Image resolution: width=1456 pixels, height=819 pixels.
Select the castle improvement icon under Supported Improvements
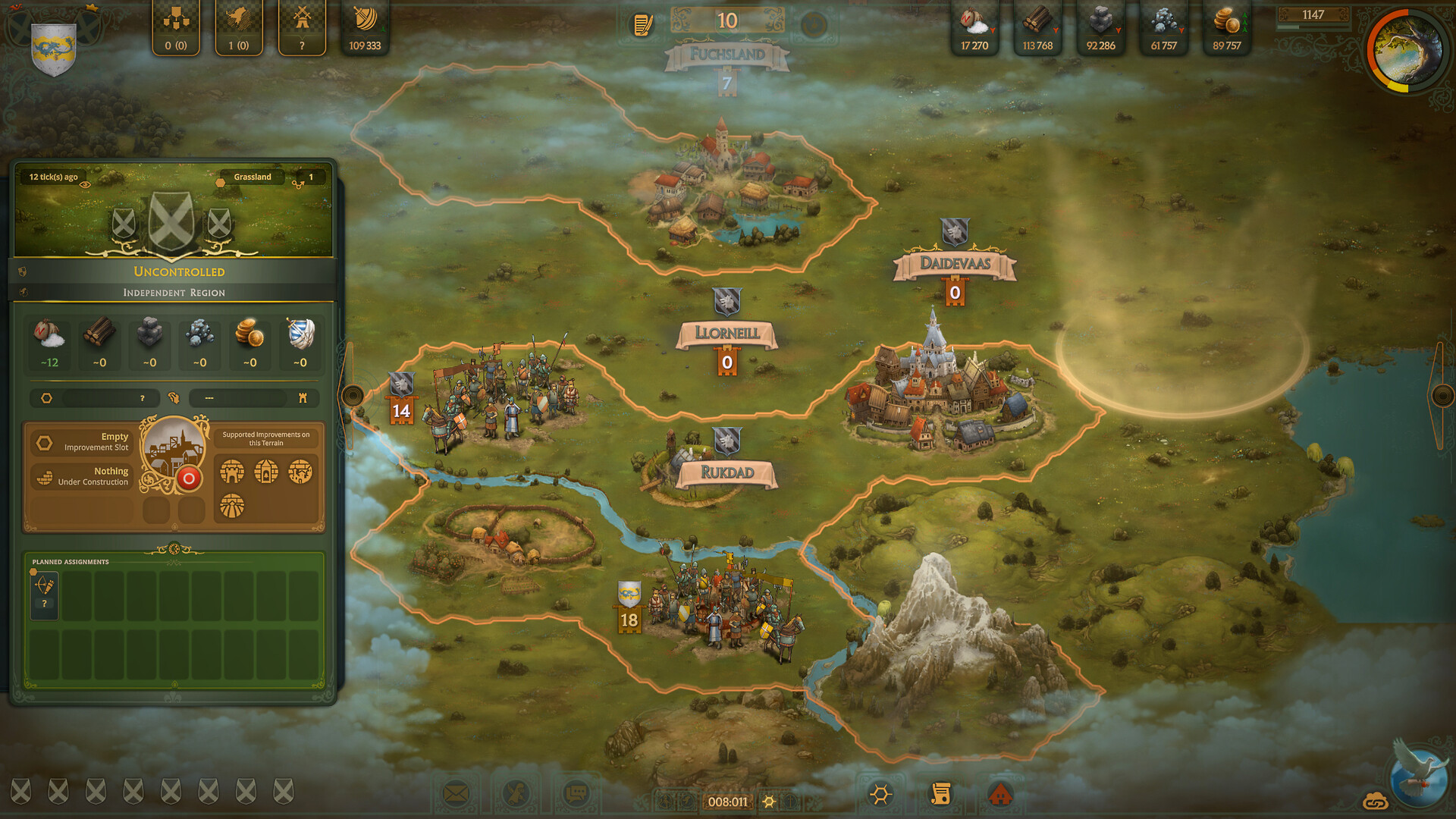click(x=231, y=470)
